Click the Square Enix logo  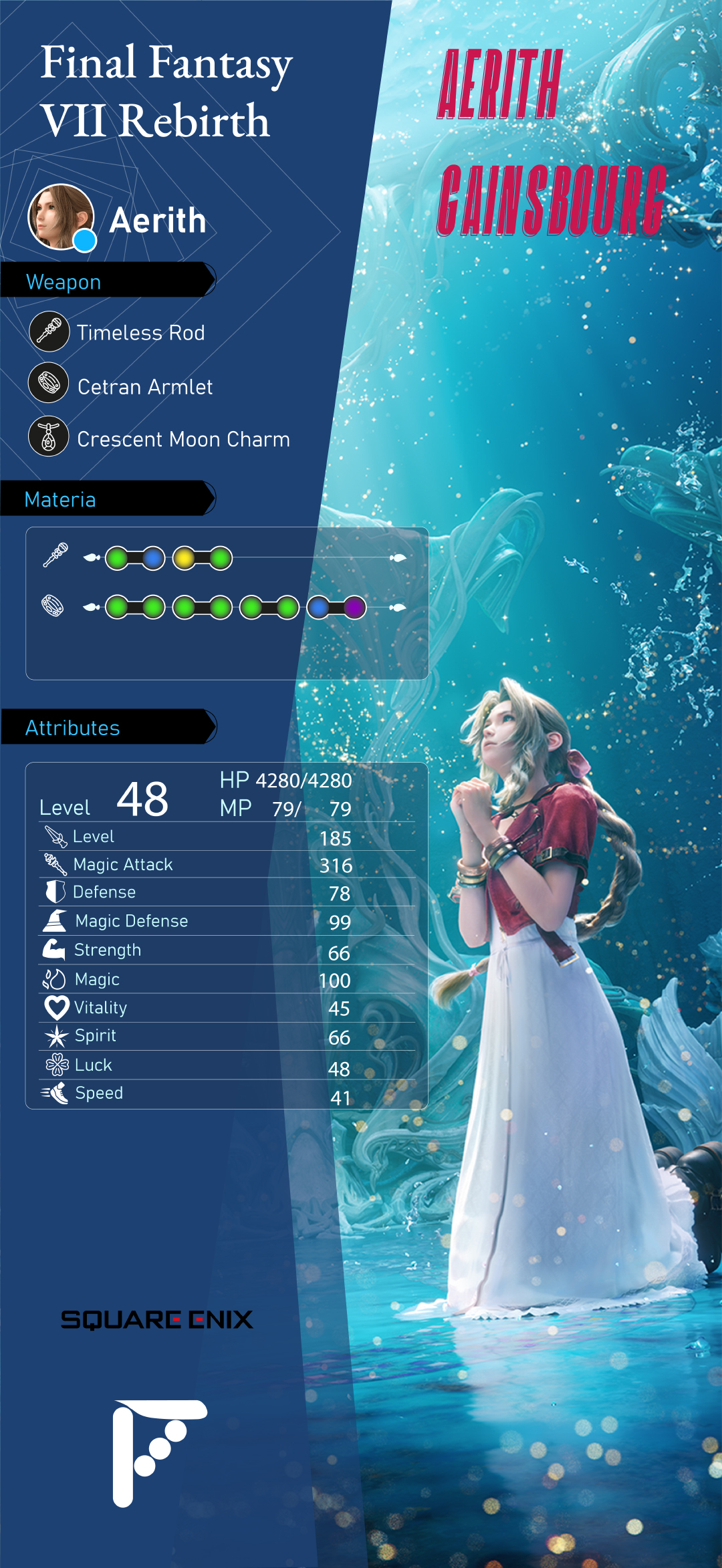[157, 1319]
